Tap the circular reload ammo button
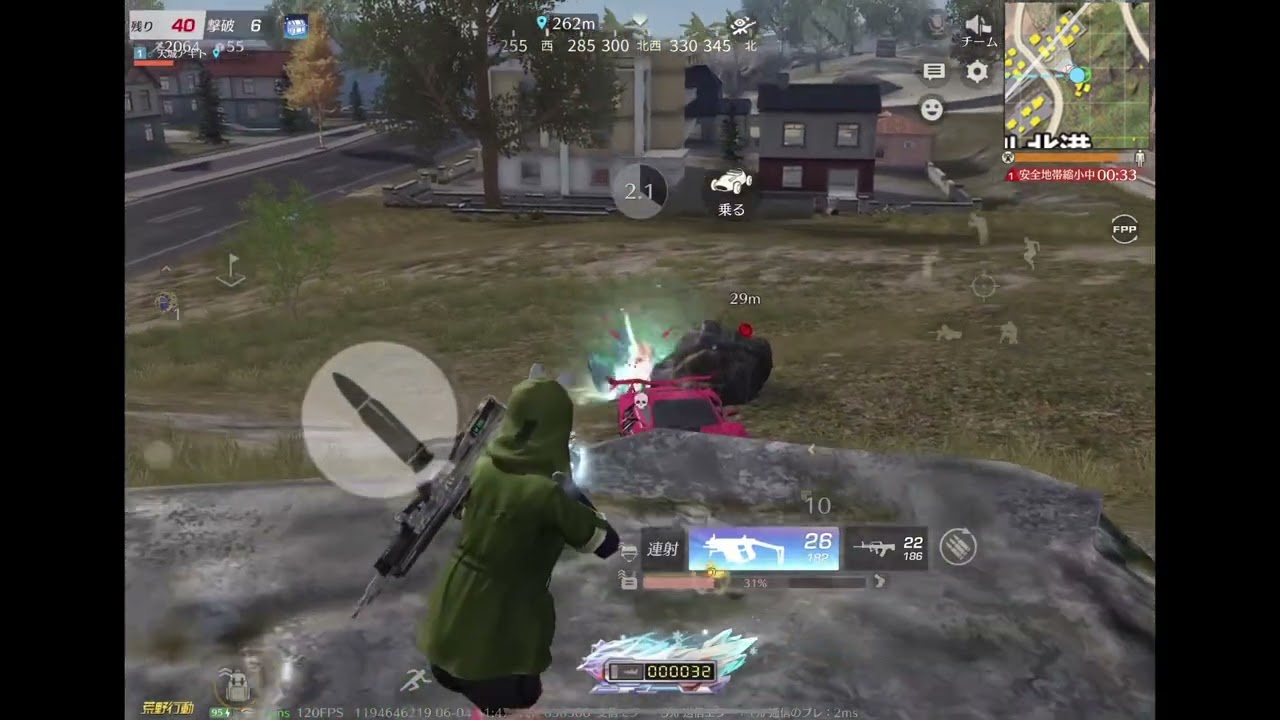1280x720 pixels. [x=958, y=546]
